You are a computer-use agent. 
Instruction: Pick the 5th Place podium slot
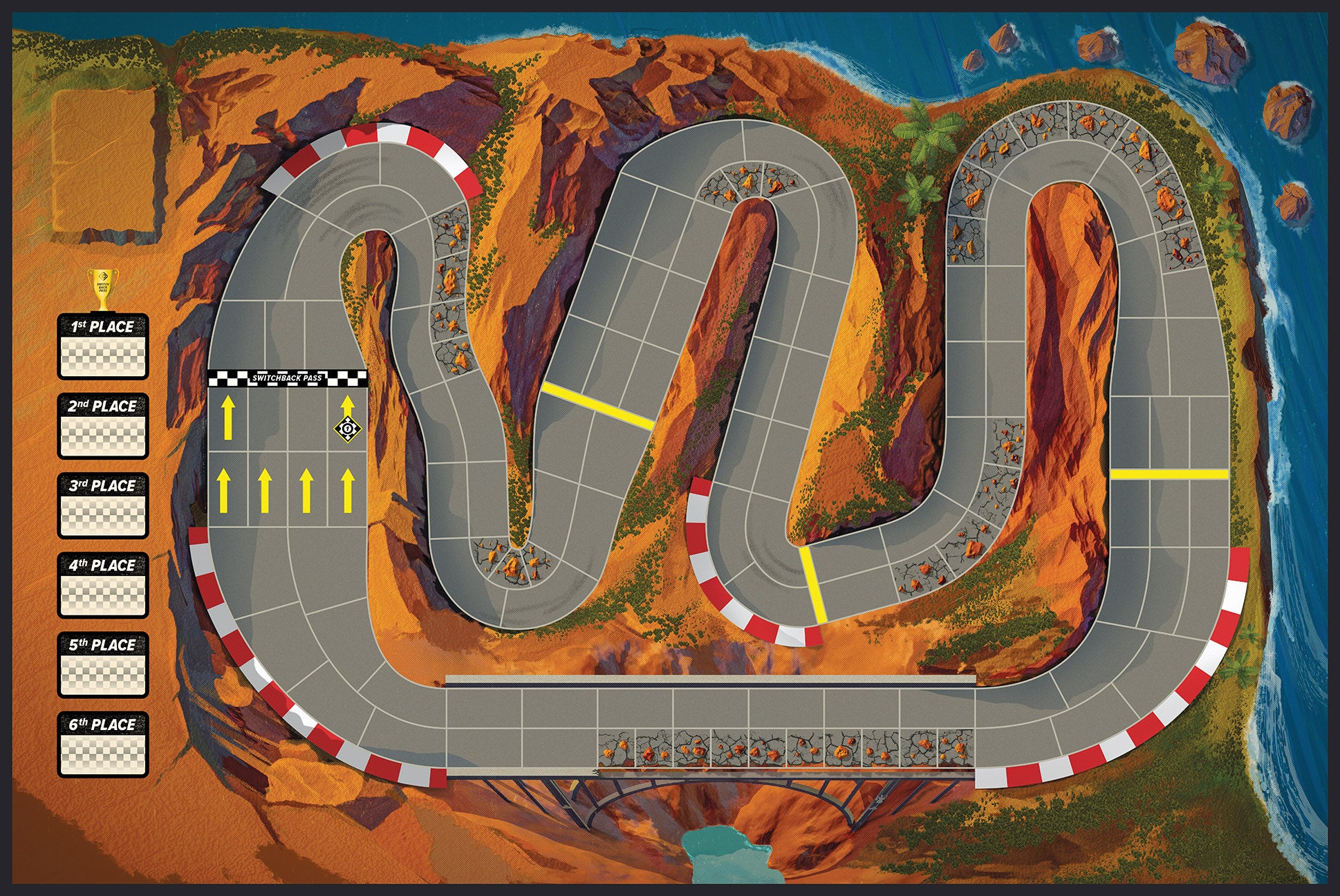pyautogui.click(x=103, y=664)
